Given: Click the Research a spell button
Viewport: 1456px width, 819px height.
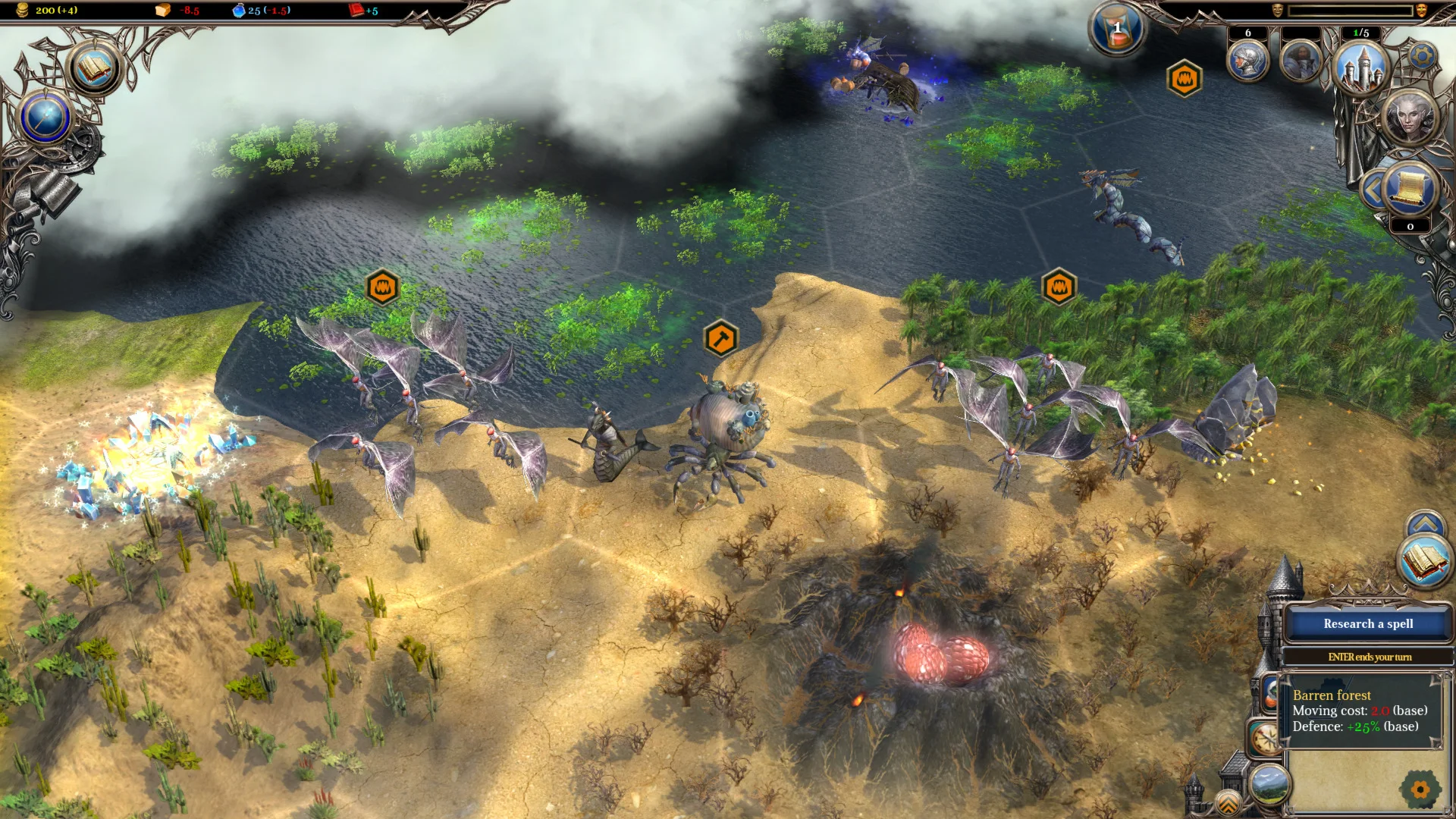Looking at the screenshot, I should 1368,624.
